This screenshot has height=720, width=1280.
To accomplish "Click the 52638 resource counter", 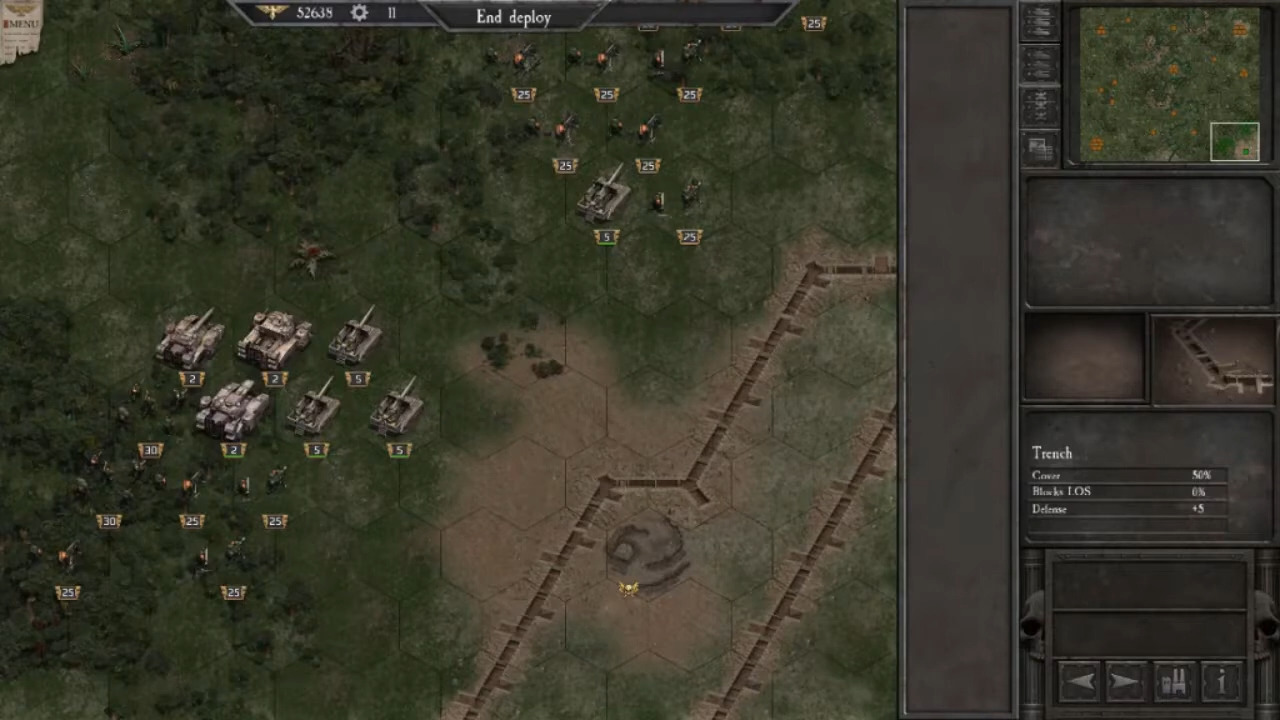I will coord(314,13).
